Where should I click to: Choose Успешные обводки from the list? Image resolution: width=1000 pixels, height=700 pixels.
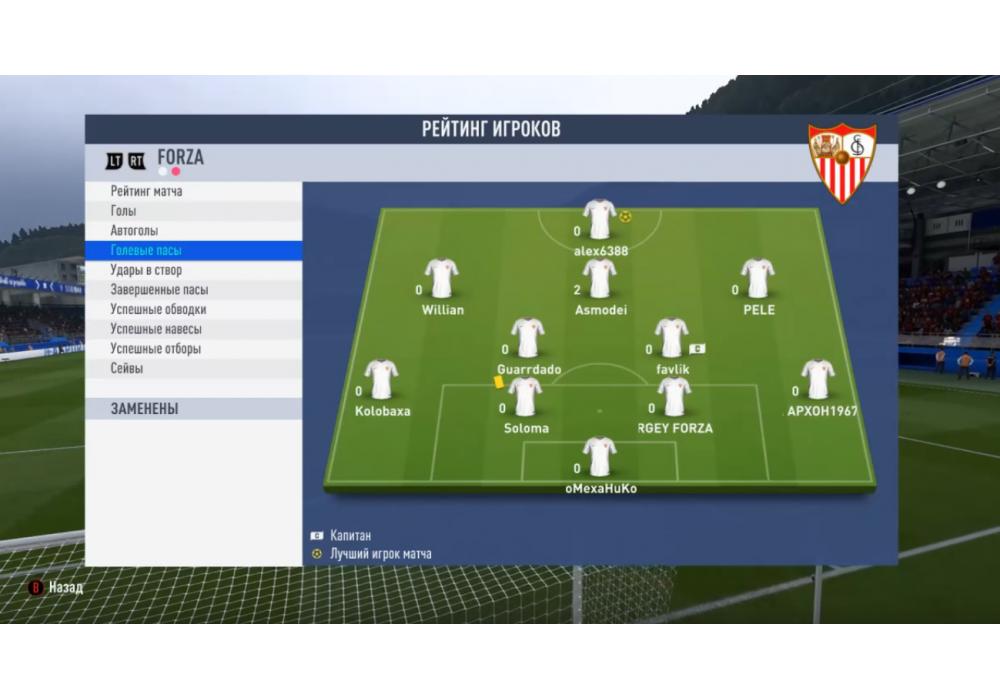(x=158, y=310)
